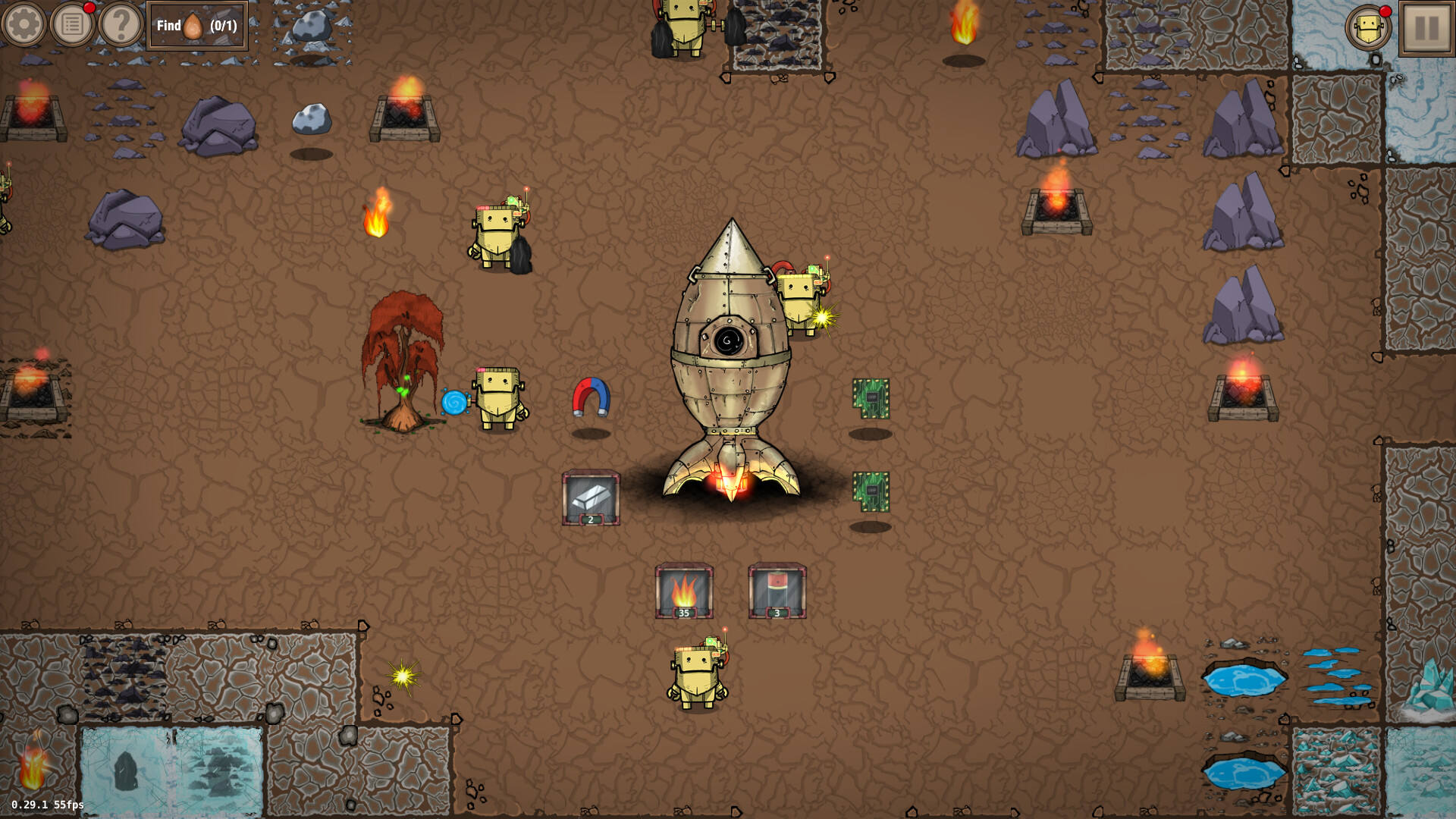Select the Find objective tracker
Image resolution: width=1456 pixels, height=819 pixels.
pos(197,26)
